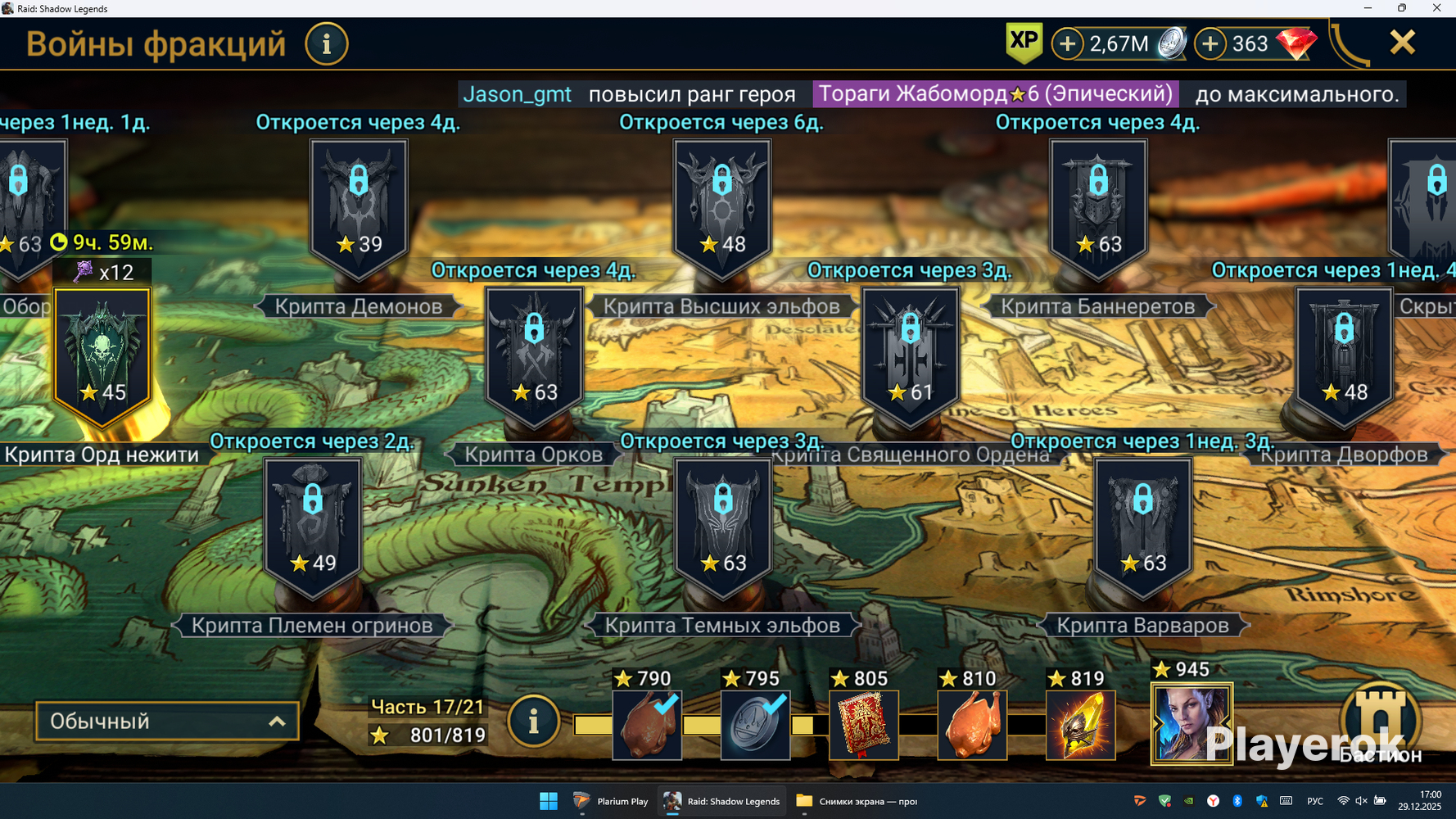
Task: Minimize the Raid: Shadow Legends window
Action: pos(1368,8)
